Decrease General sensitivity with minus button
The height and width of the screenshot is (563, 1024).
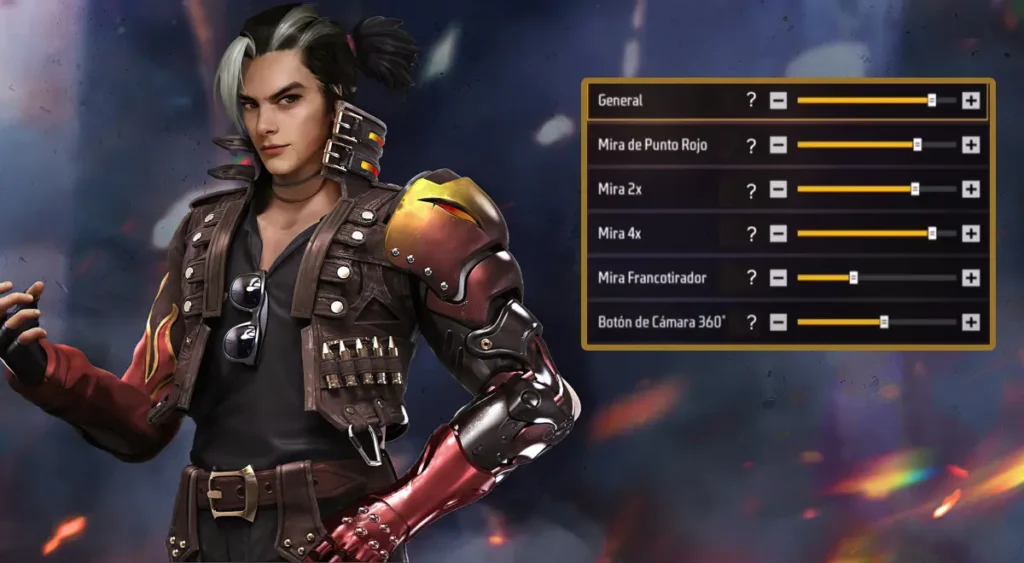click(x=778, y=100)
